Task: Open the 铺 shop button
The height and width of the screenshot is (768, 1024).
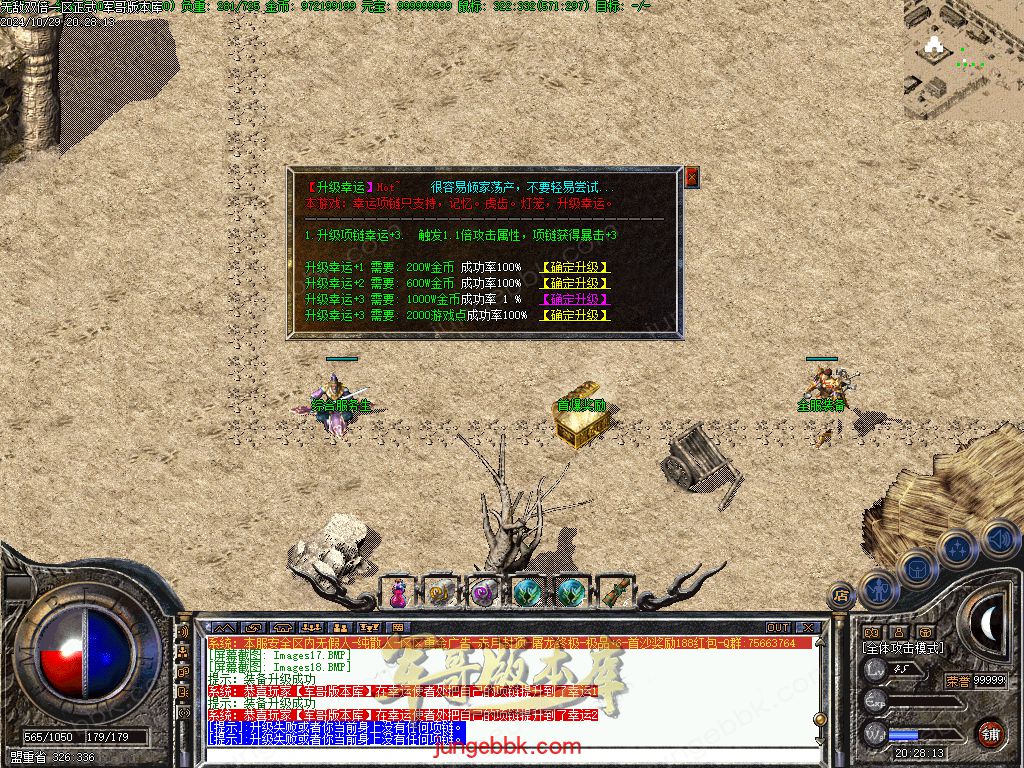Action: tap(989, 732)
